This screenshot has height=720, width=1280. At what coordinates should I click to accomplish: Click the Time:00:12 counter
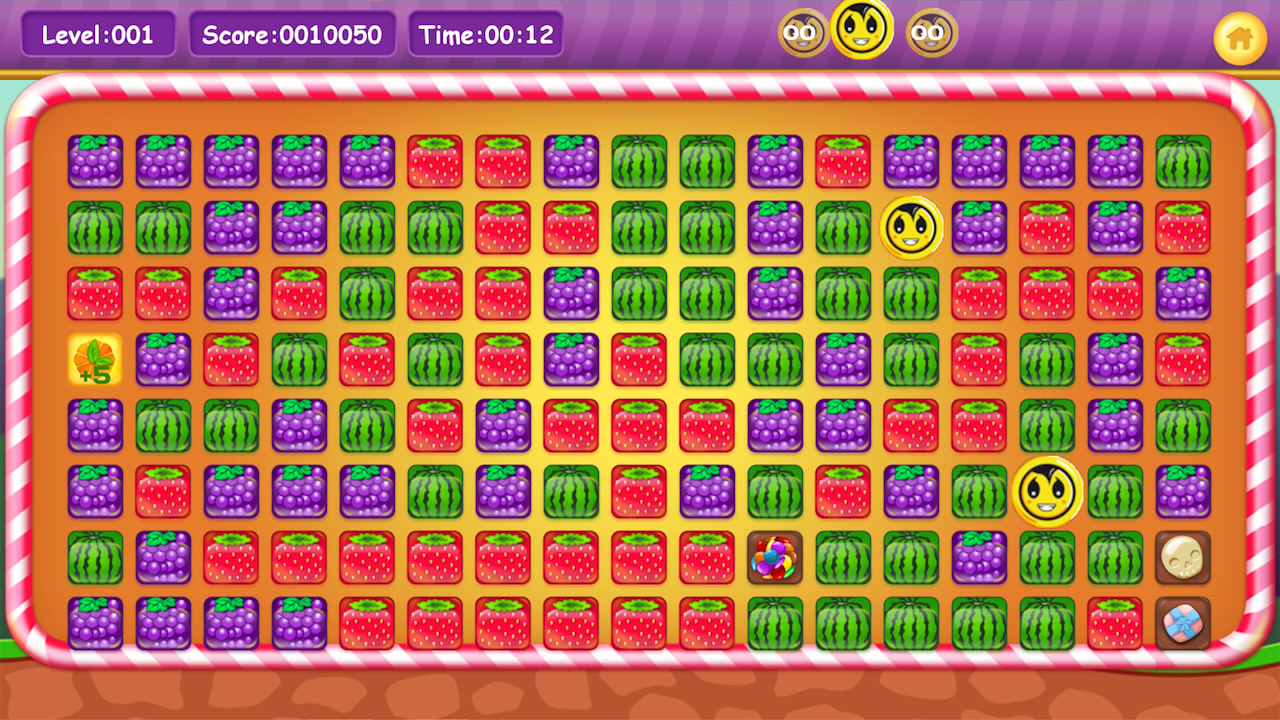pos(486,33)
